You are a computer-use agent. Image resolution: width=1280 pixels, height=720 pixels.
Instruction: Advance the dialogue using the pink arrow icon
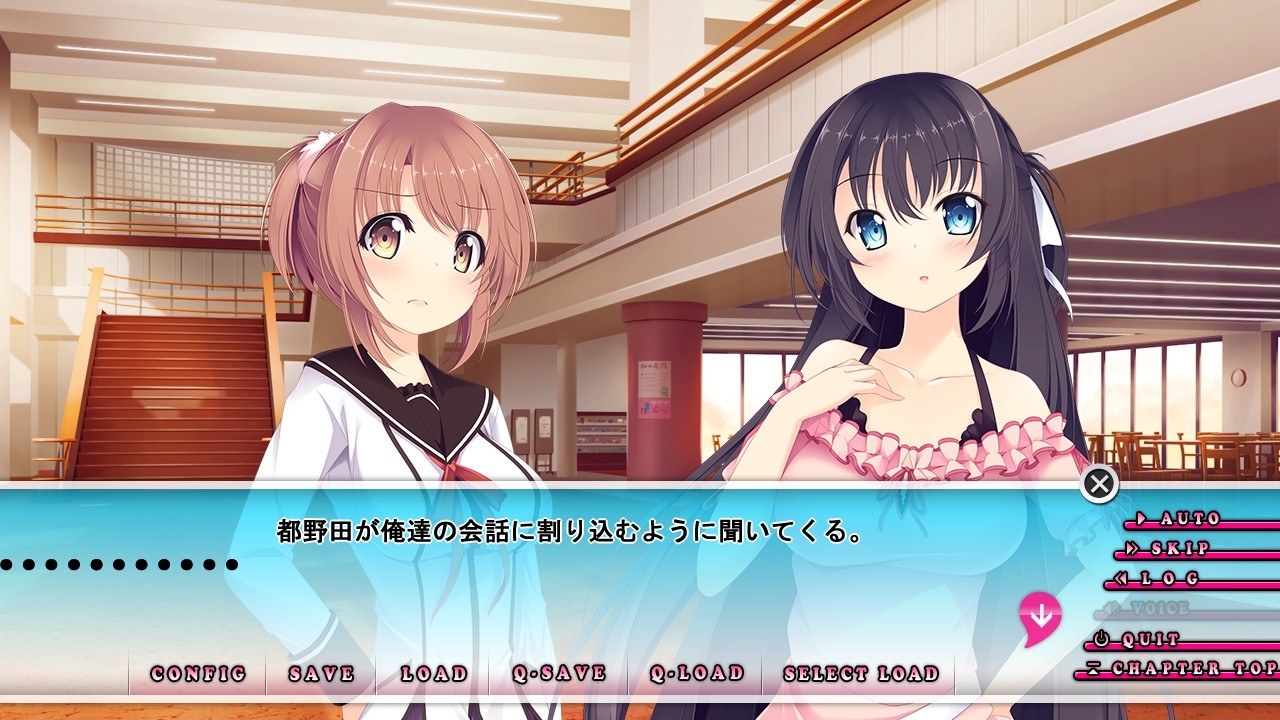(1040, 615)
